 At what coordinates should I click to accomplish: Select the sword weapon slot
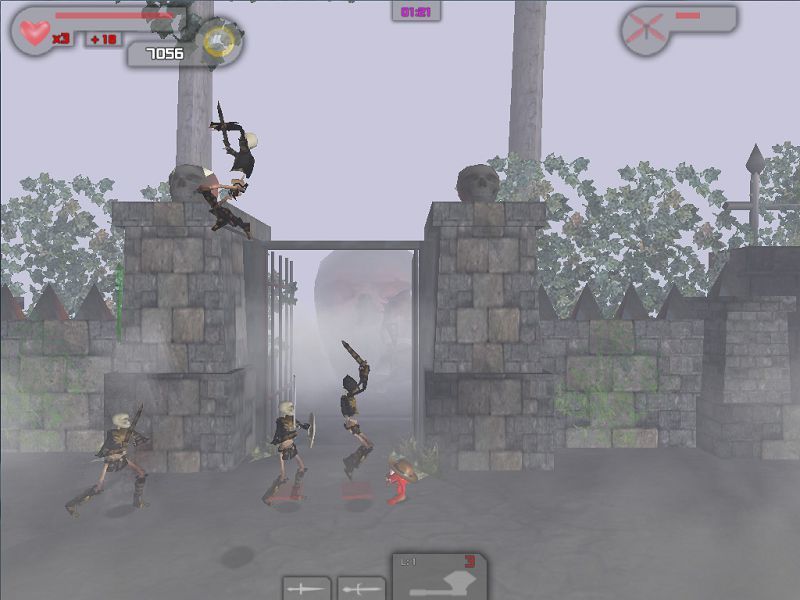[x=306, y=588]
